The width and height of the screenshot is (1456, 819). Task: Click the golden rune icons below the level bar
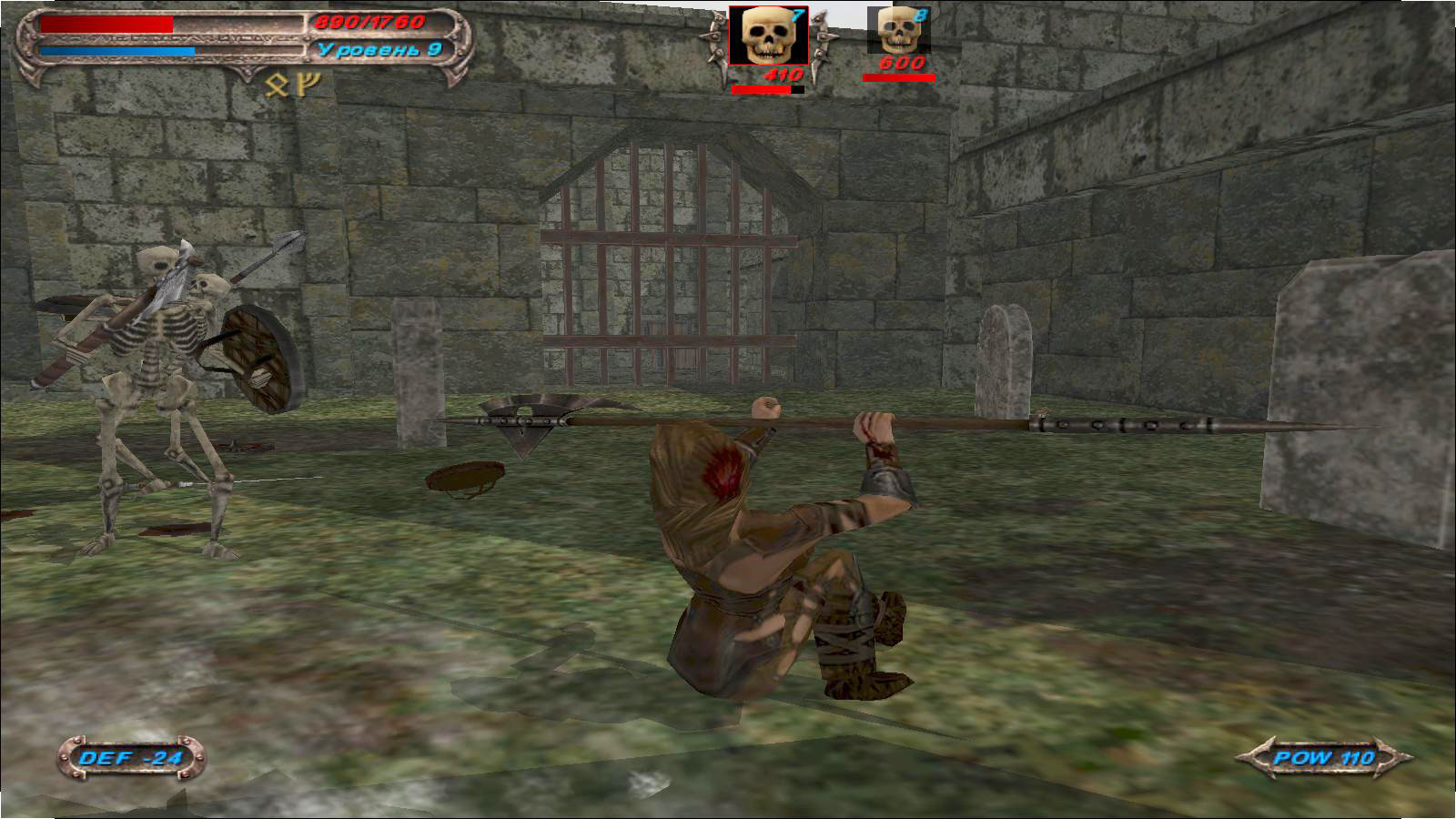tap(291, 85)
